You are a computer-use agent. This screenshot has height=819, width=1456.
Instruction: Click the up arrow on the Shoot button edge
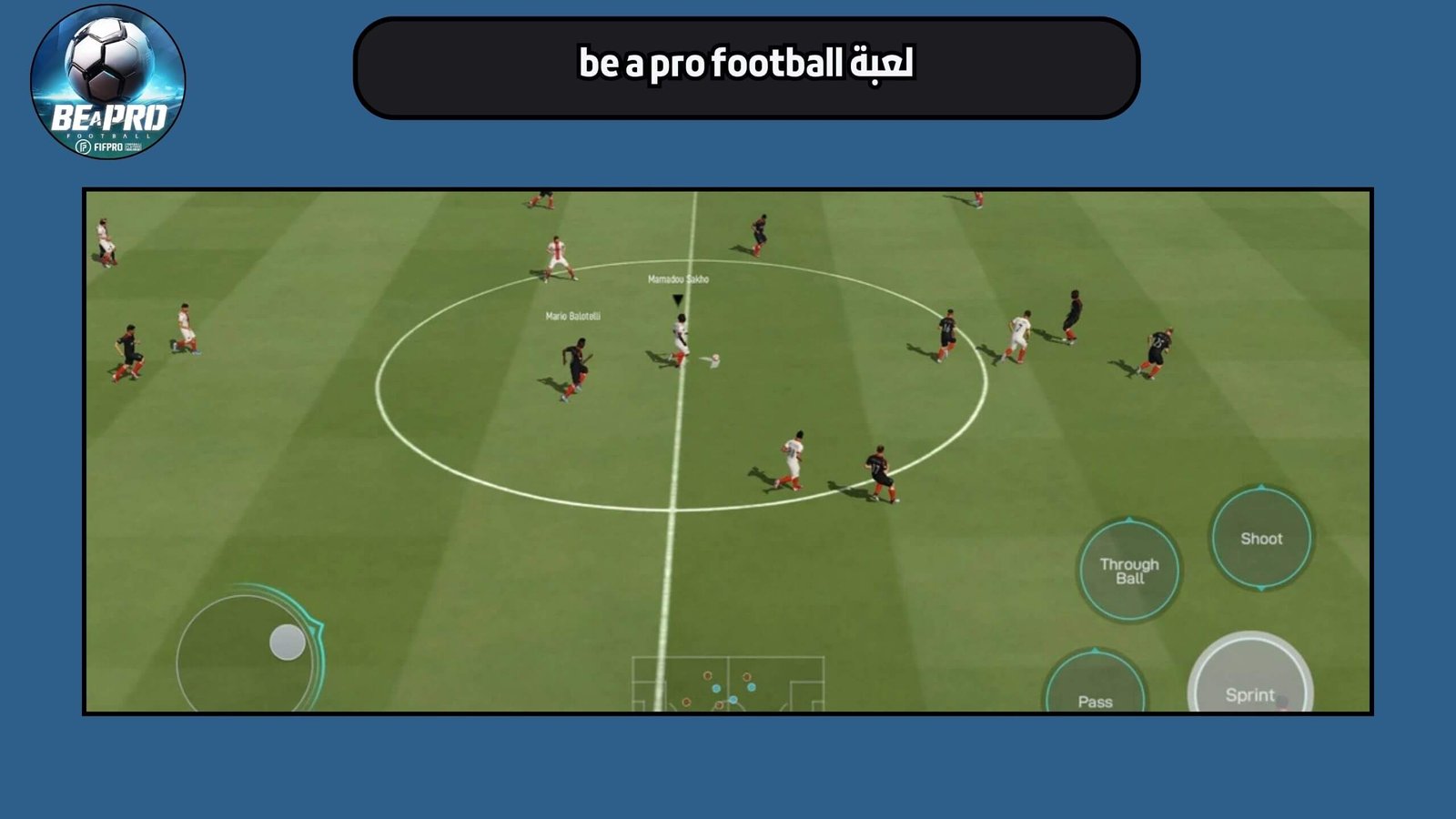(1261, 486)
